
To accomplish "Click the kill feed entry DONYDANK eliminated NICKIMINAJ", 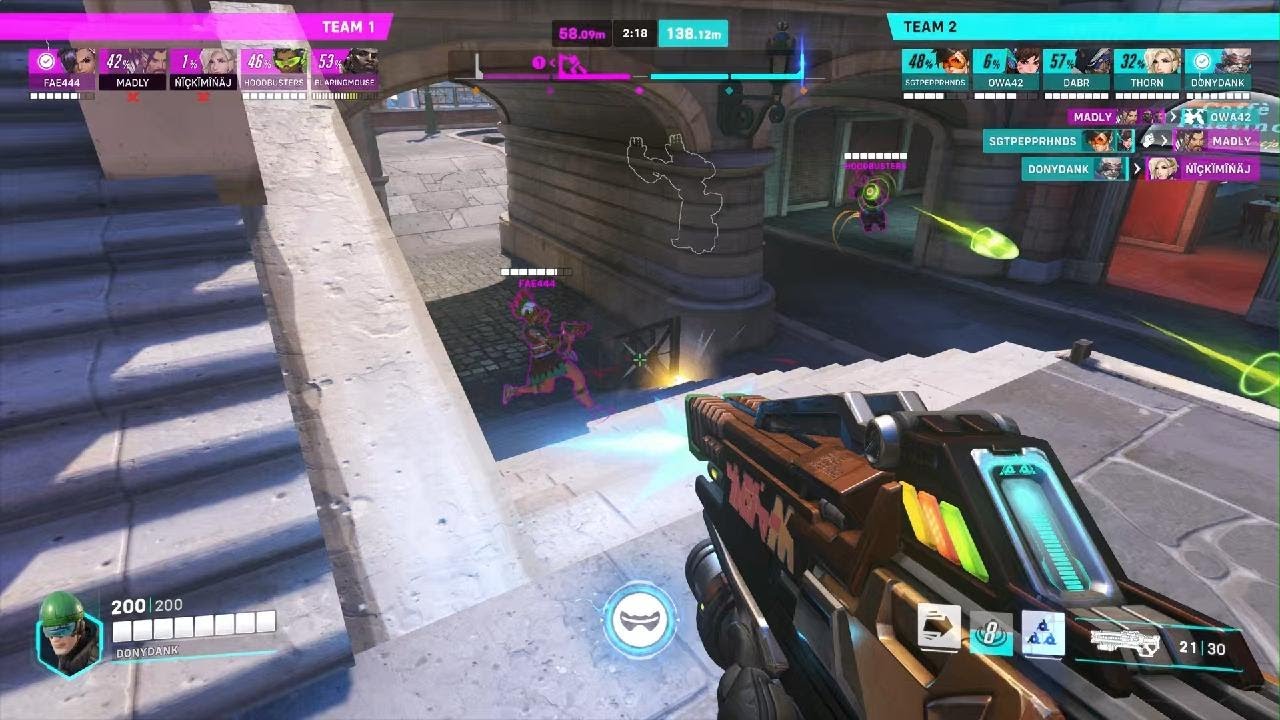I will click(x=1138, y=168).
